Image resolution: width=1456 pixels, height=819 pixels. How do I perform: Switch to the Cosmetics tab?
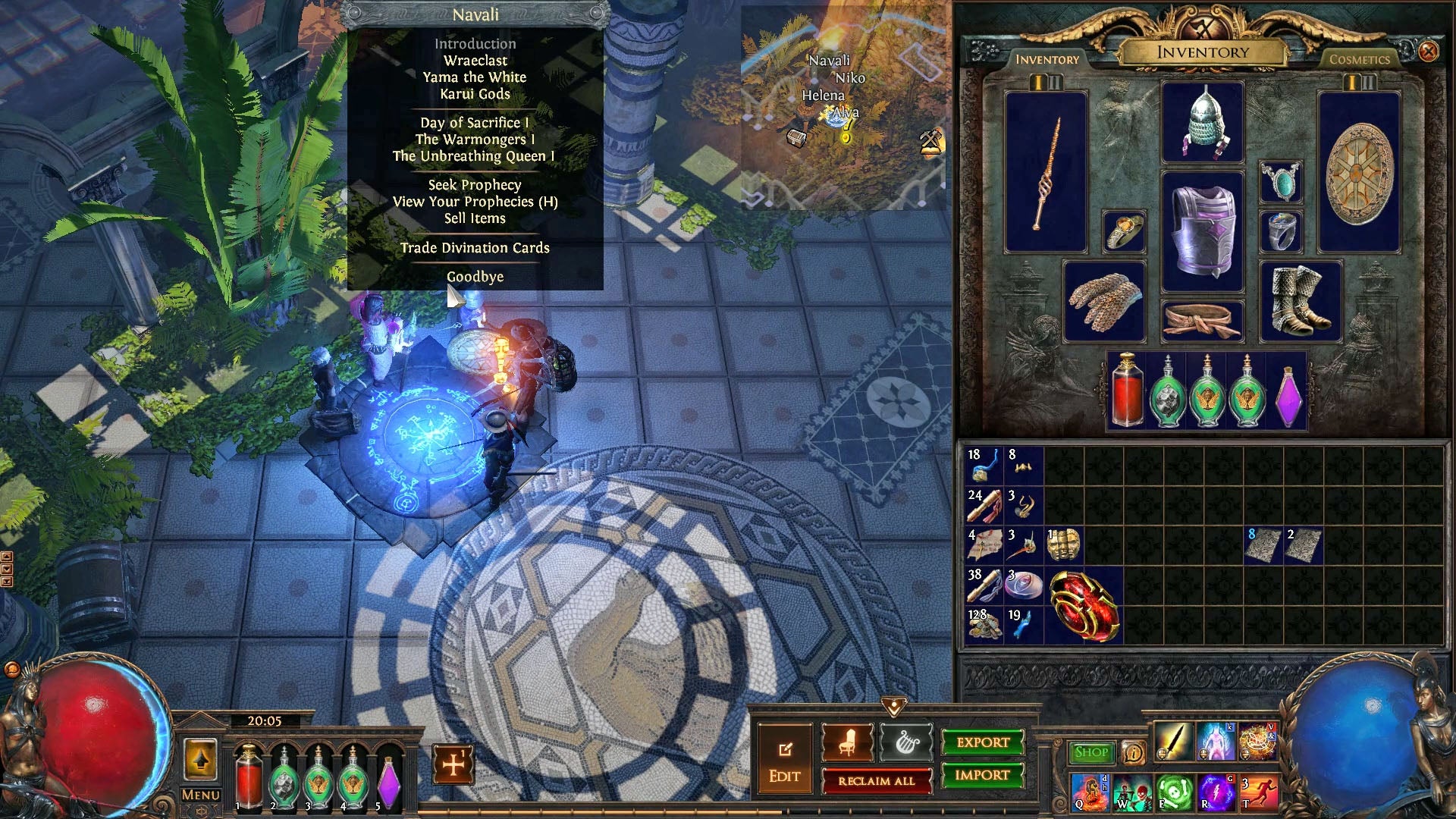[x=1358, y=58]
